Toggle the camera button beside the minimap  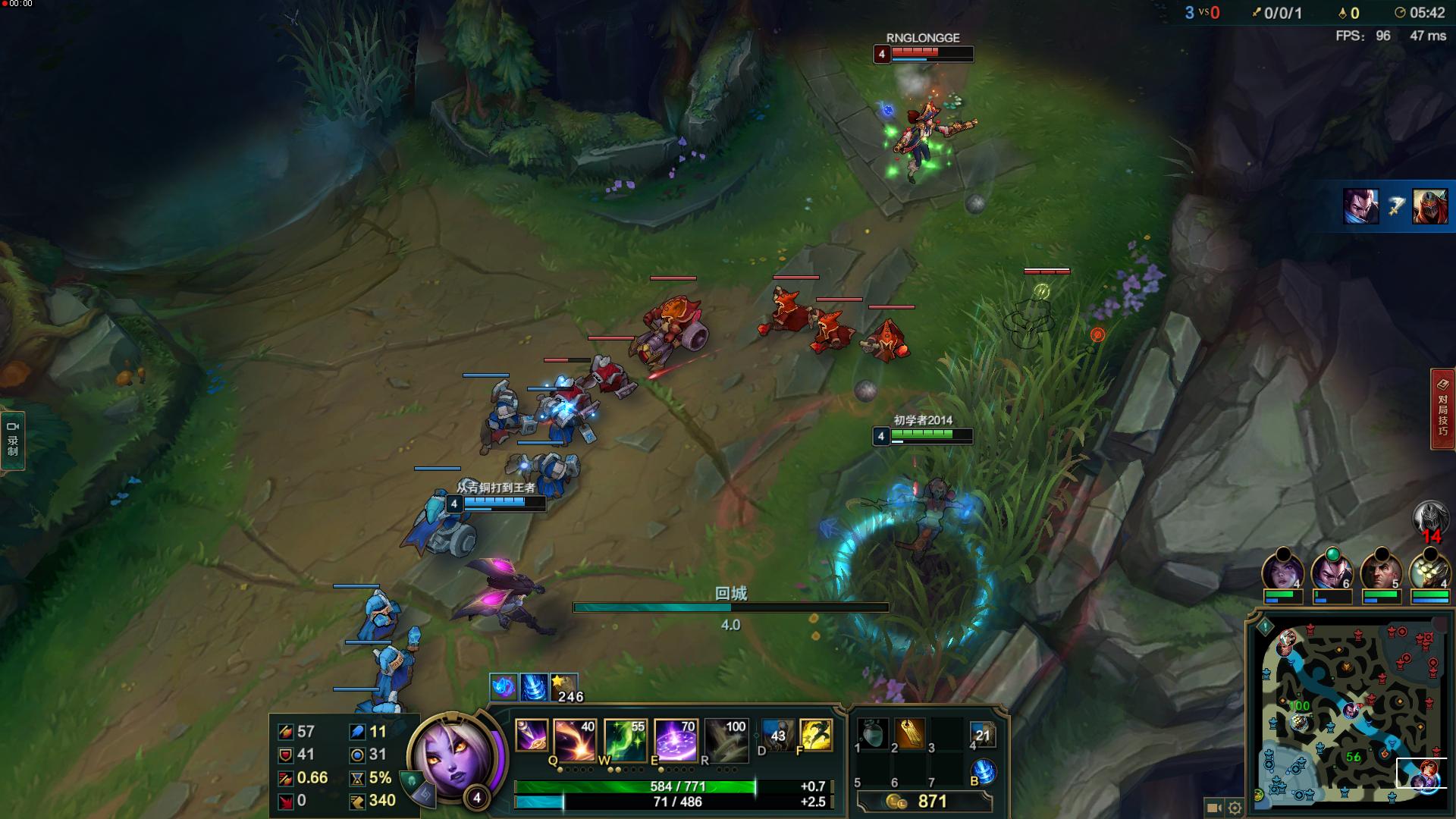click(1213, 808)
